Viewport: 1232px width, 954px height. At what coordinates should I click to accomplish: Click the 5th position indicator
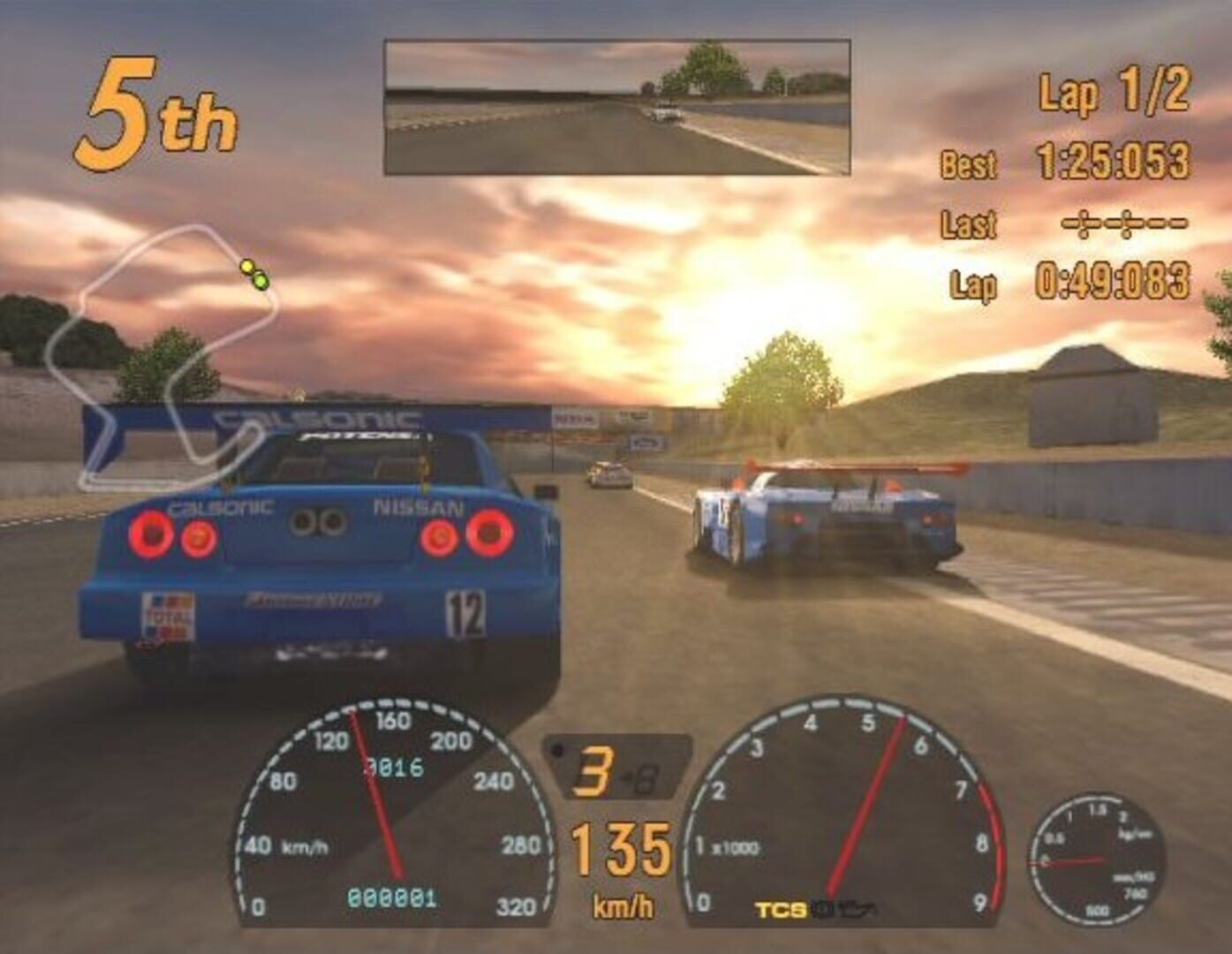point(157,108)
